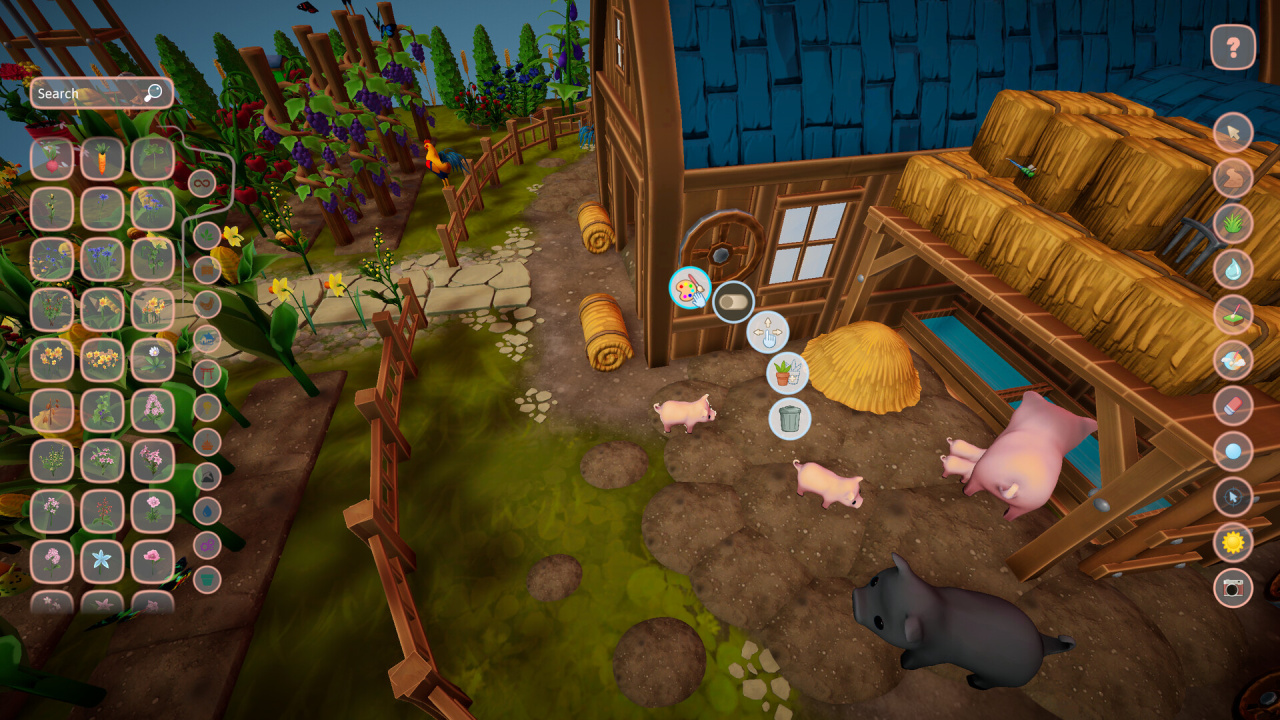Activate the terrain shovel tool
Viewport: 1280px width, 720px height.
(x=1233, y=315)
